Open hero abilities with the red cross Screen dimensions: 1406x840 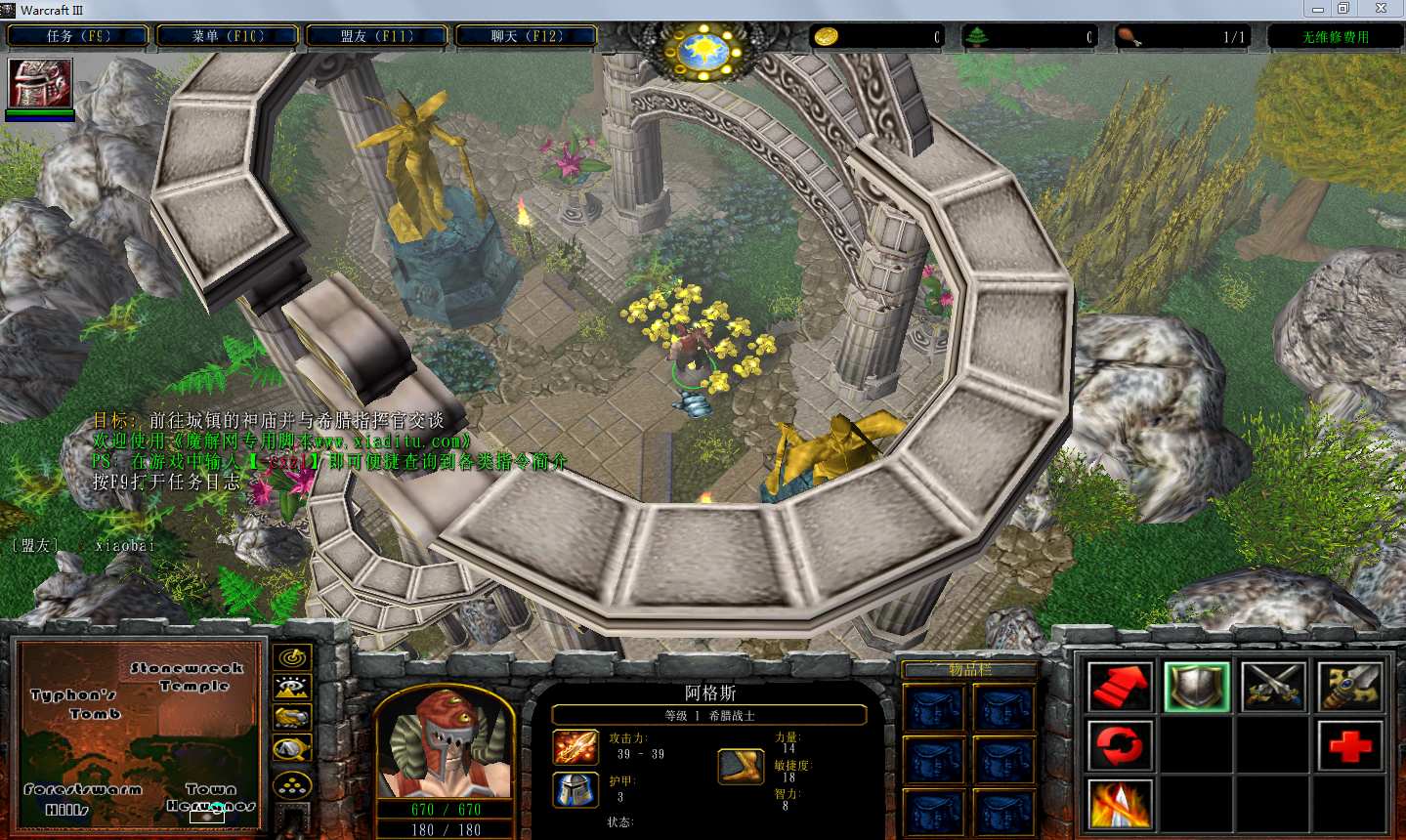[x=1350, y=746]
